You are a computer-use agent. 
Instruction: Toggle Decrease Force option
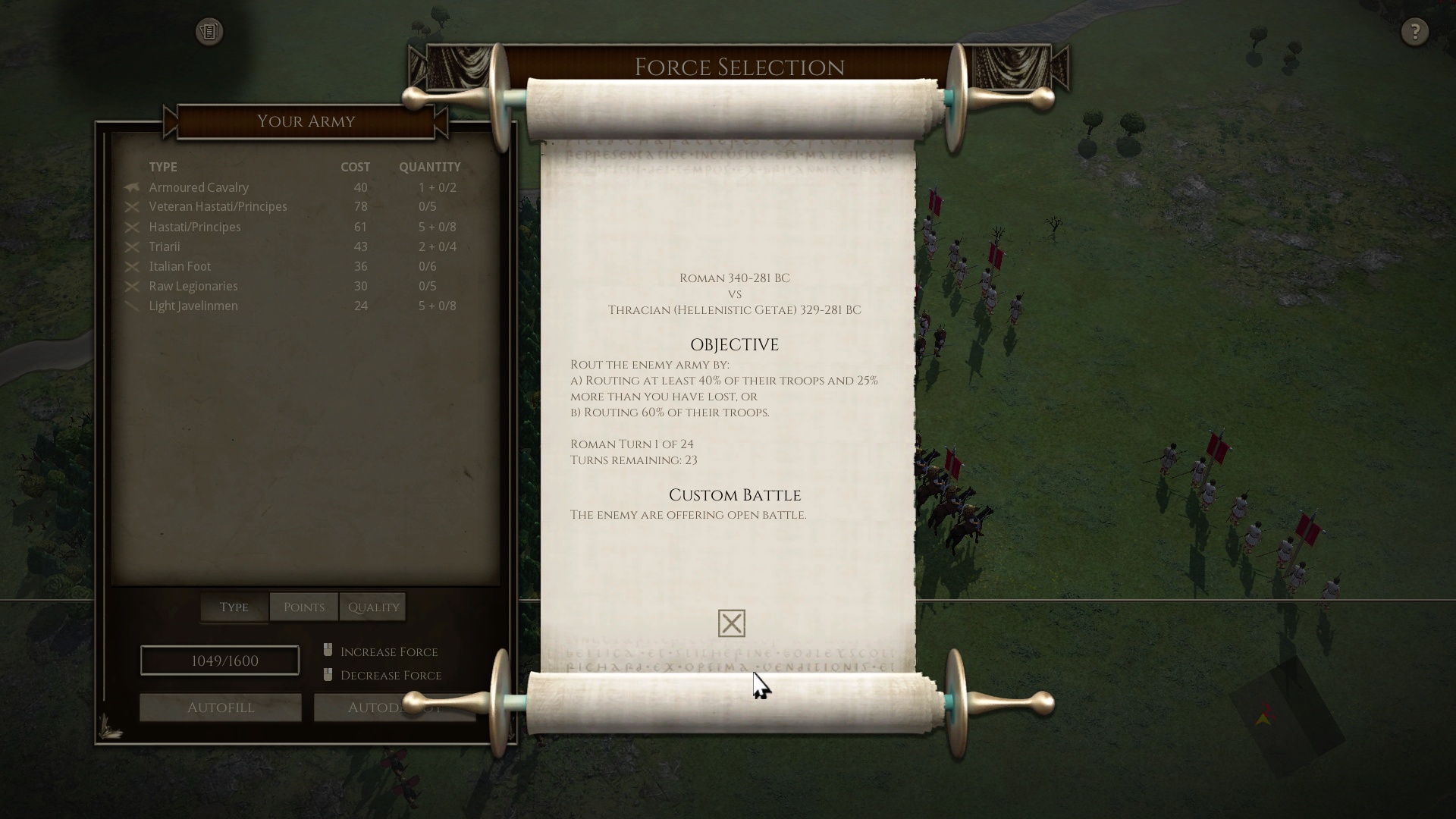pos(391,675)
